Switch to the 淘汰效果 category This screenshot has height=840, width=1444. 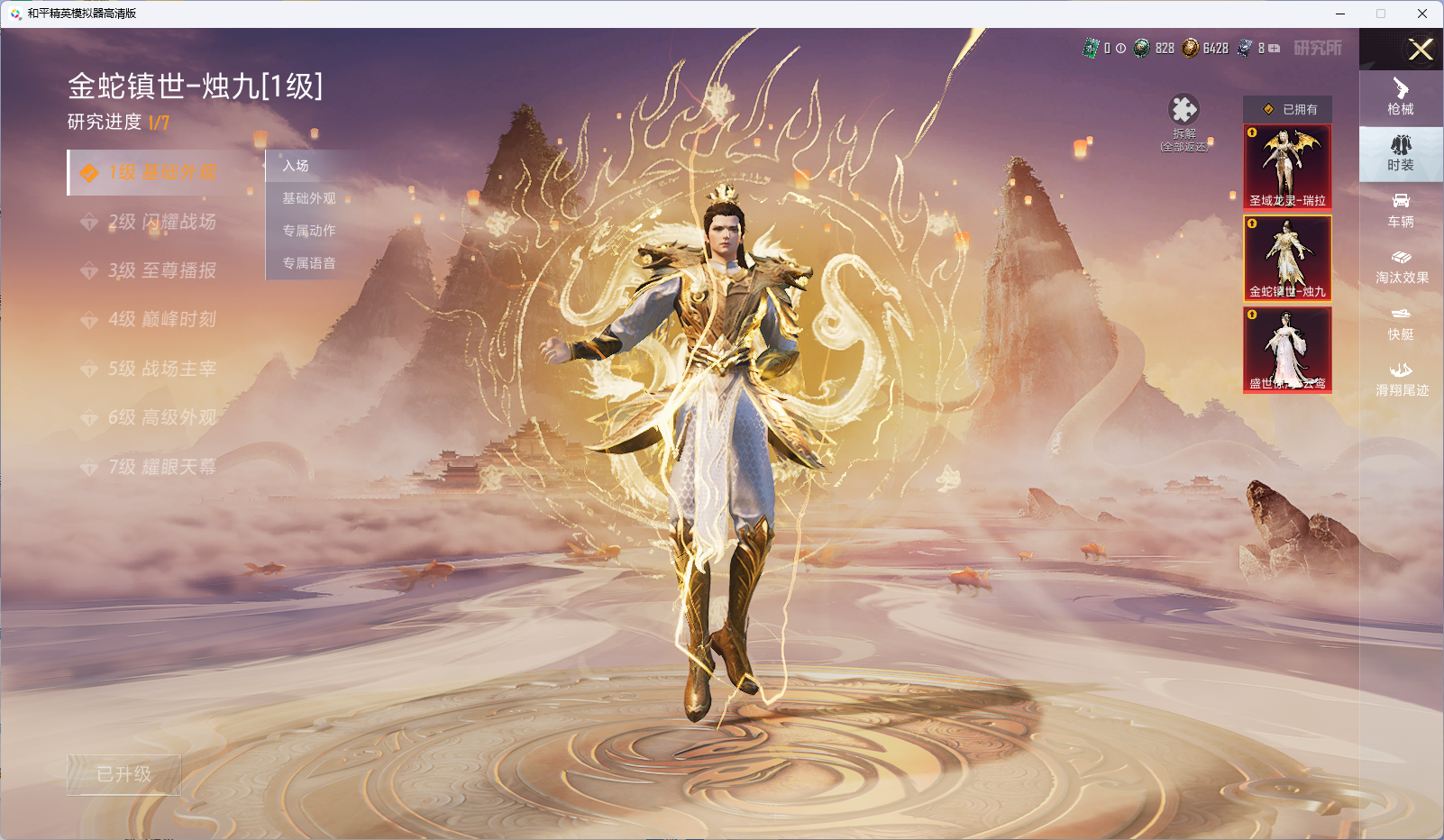tap(1401, 267)
